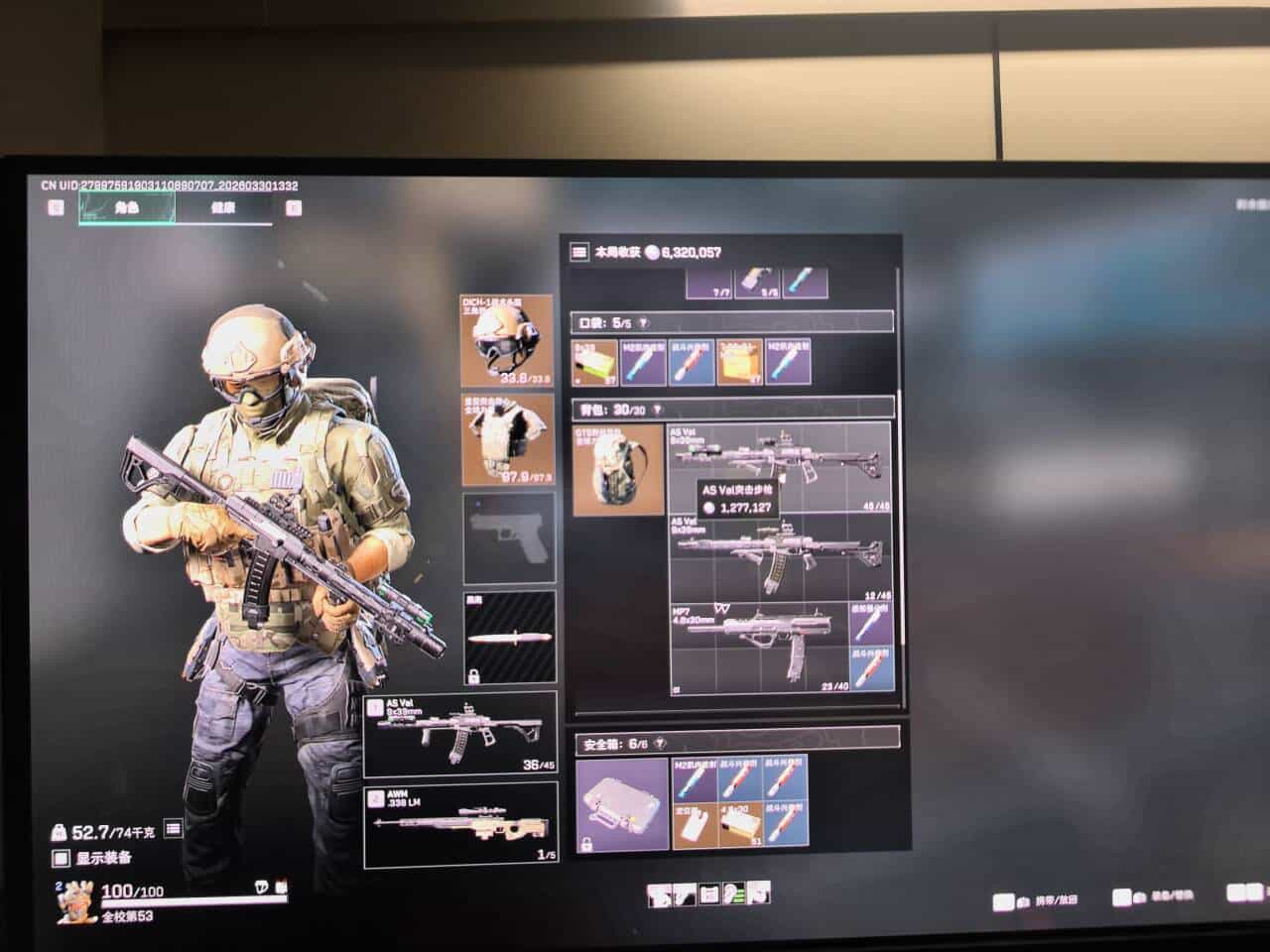Screen dimensions: 1270x952
Task: Switch to the 角色 character tab
Action: tap(127, 208)
